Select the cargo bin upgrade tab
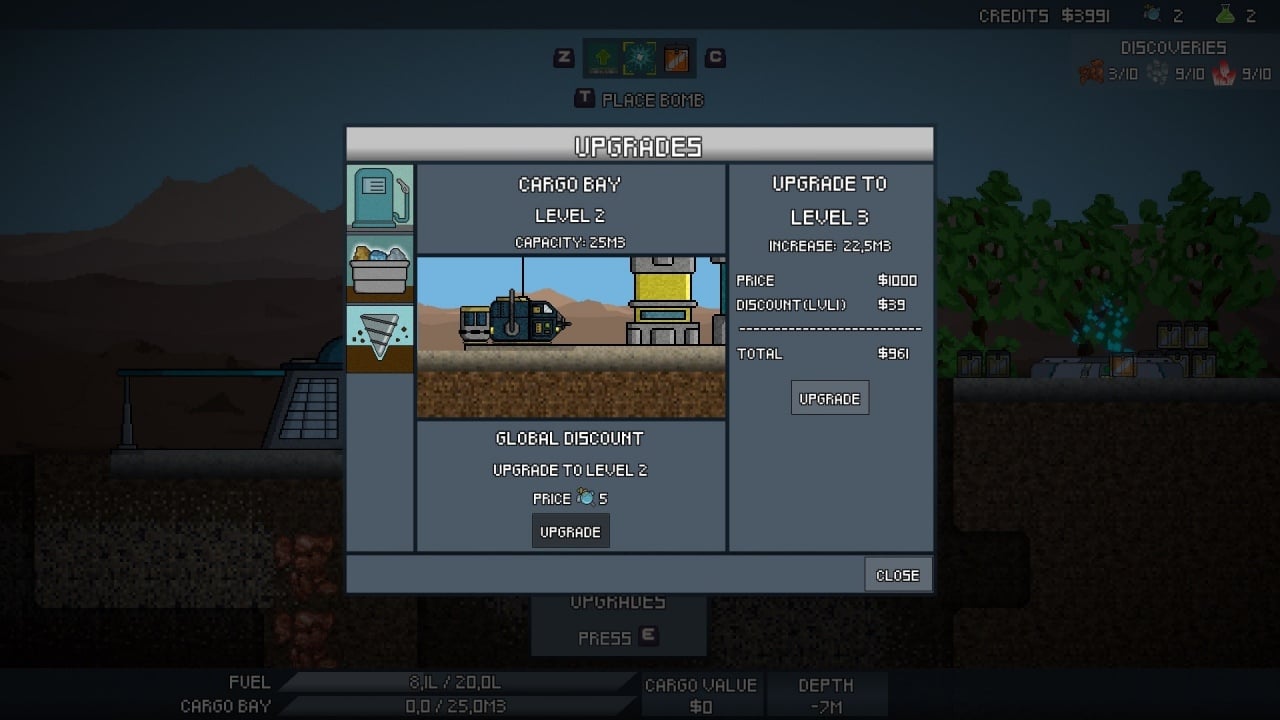The height and width of the screenshot is (720, 1280). pyautogui.click(x=380, y=268)
